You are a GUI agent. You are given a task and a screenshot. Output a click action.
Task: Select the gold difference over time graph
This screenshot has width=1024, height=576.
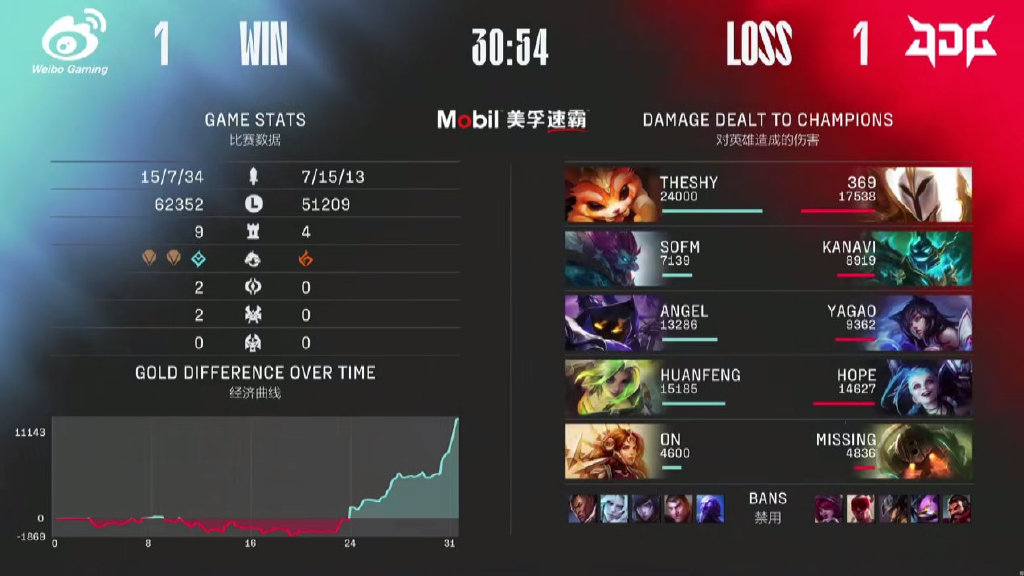point(256,477)
